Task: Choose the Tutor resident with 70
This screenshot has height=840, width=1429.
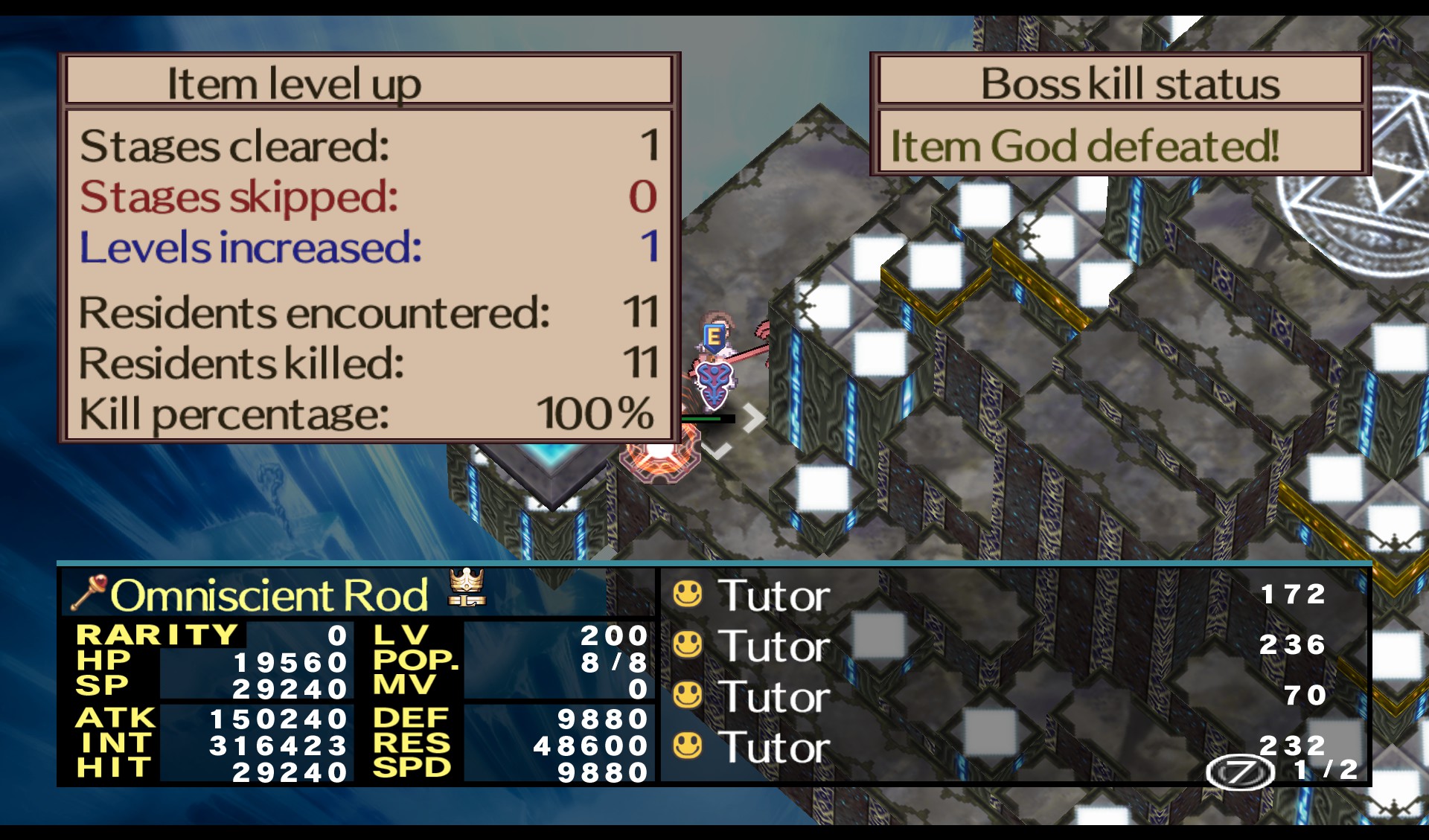Action: click(774, 696)
